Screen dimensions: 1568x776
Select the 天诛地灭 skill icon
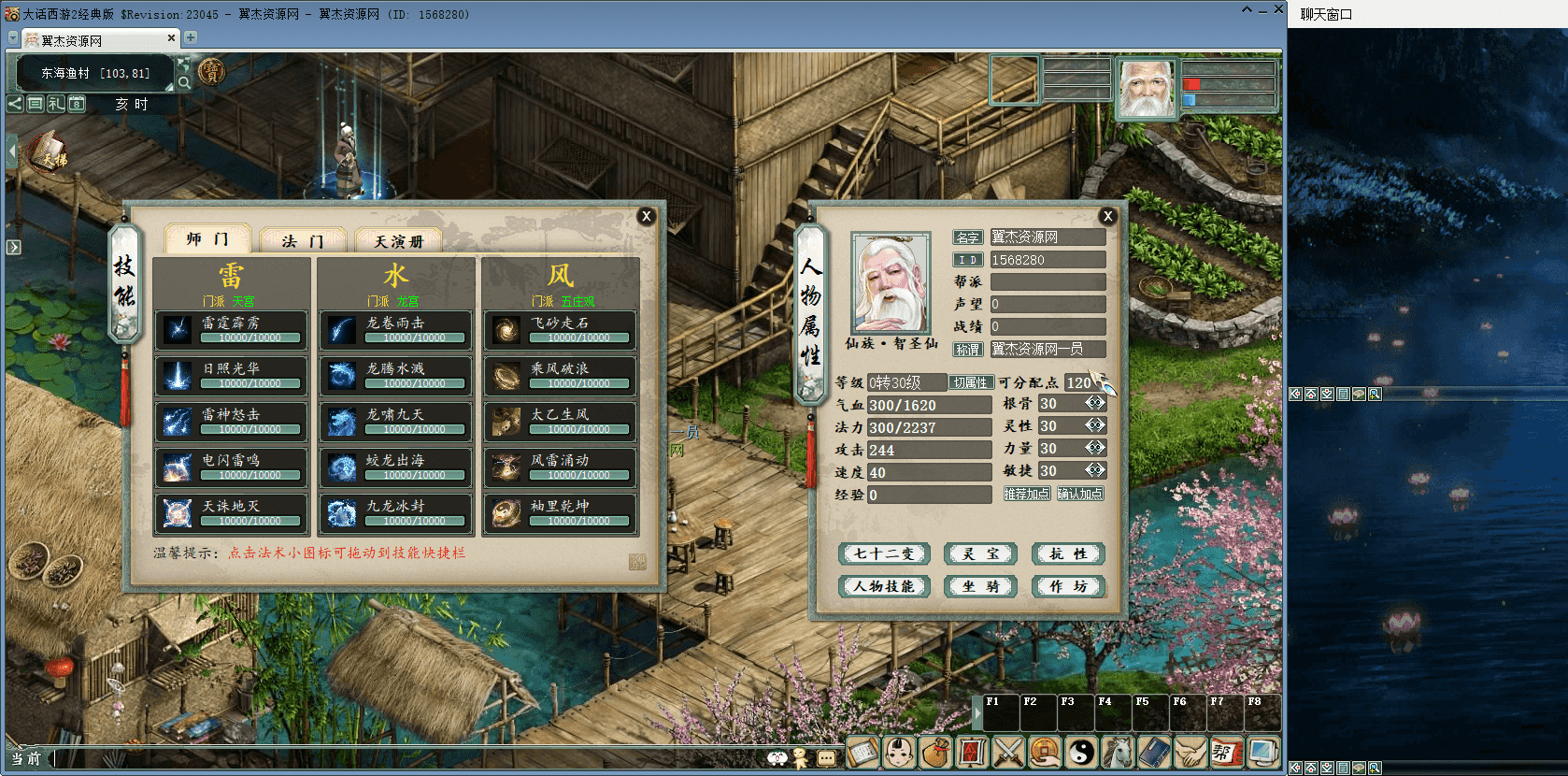178,512
